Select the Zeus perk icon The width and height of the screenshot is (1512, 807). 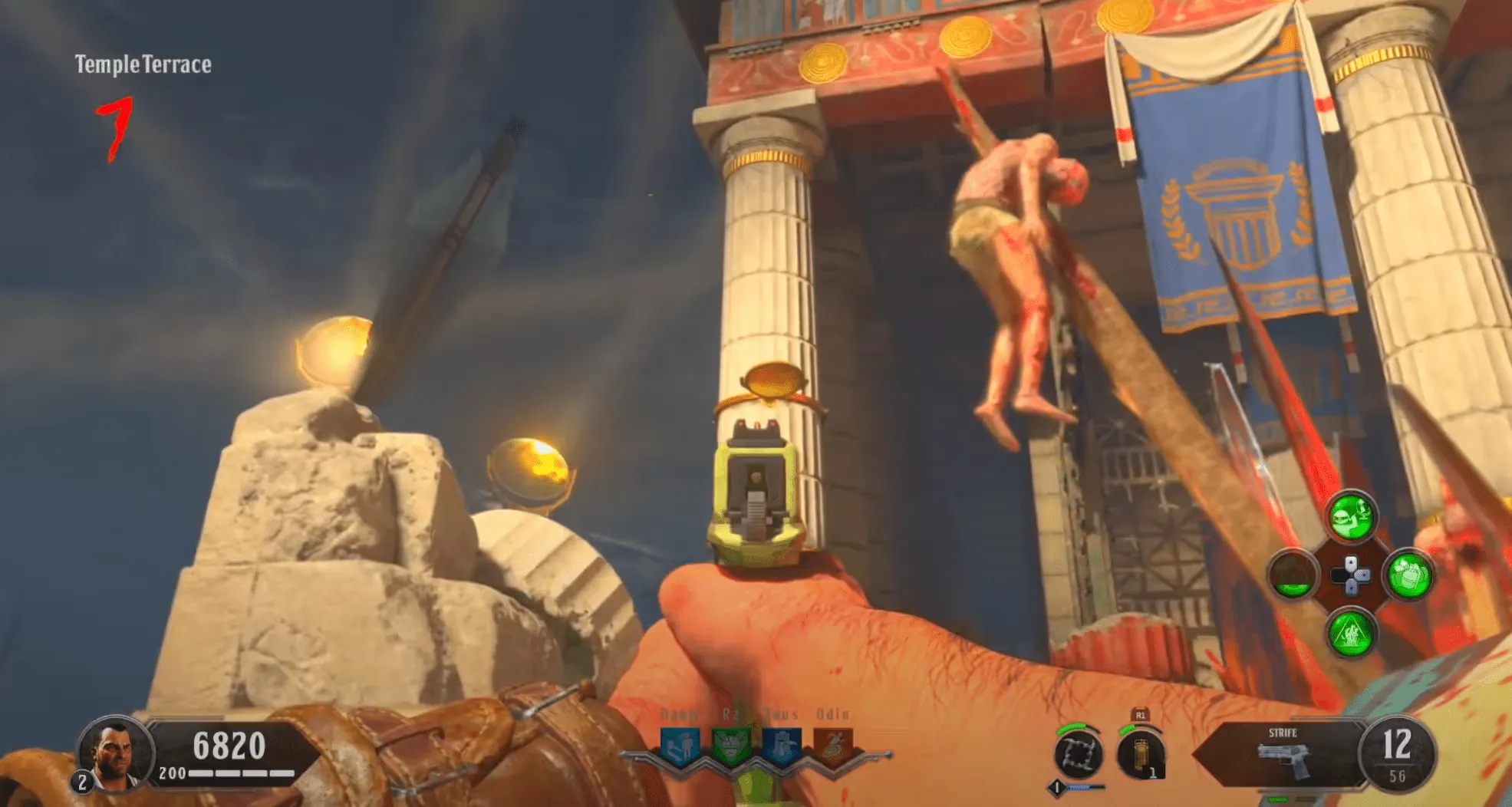[782, 745]
